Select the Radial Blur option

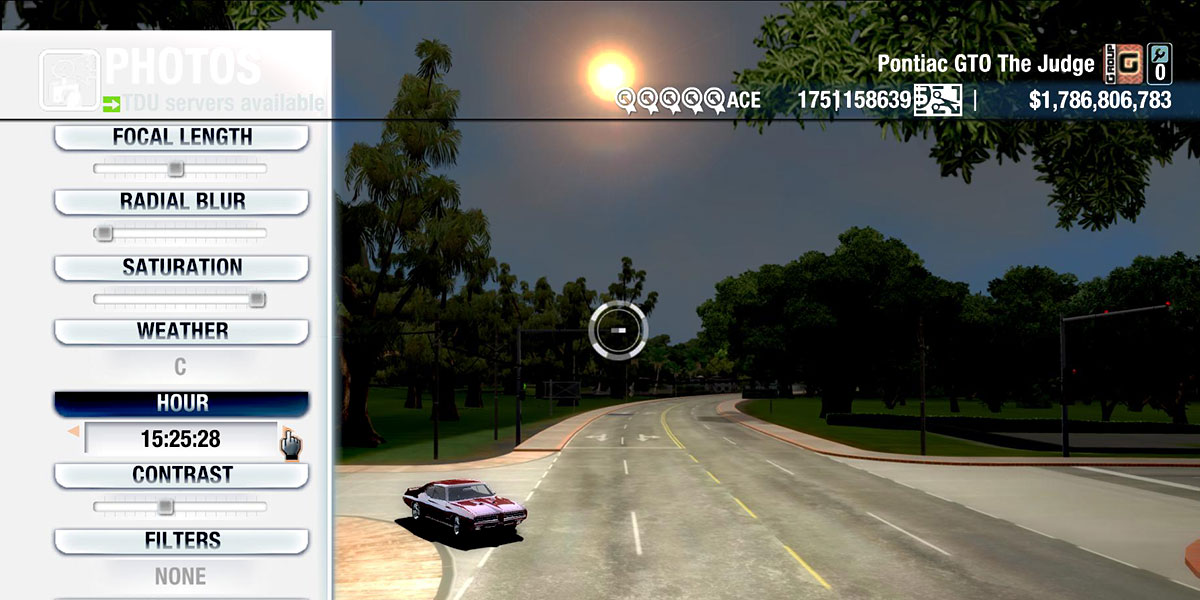point(181,201)
